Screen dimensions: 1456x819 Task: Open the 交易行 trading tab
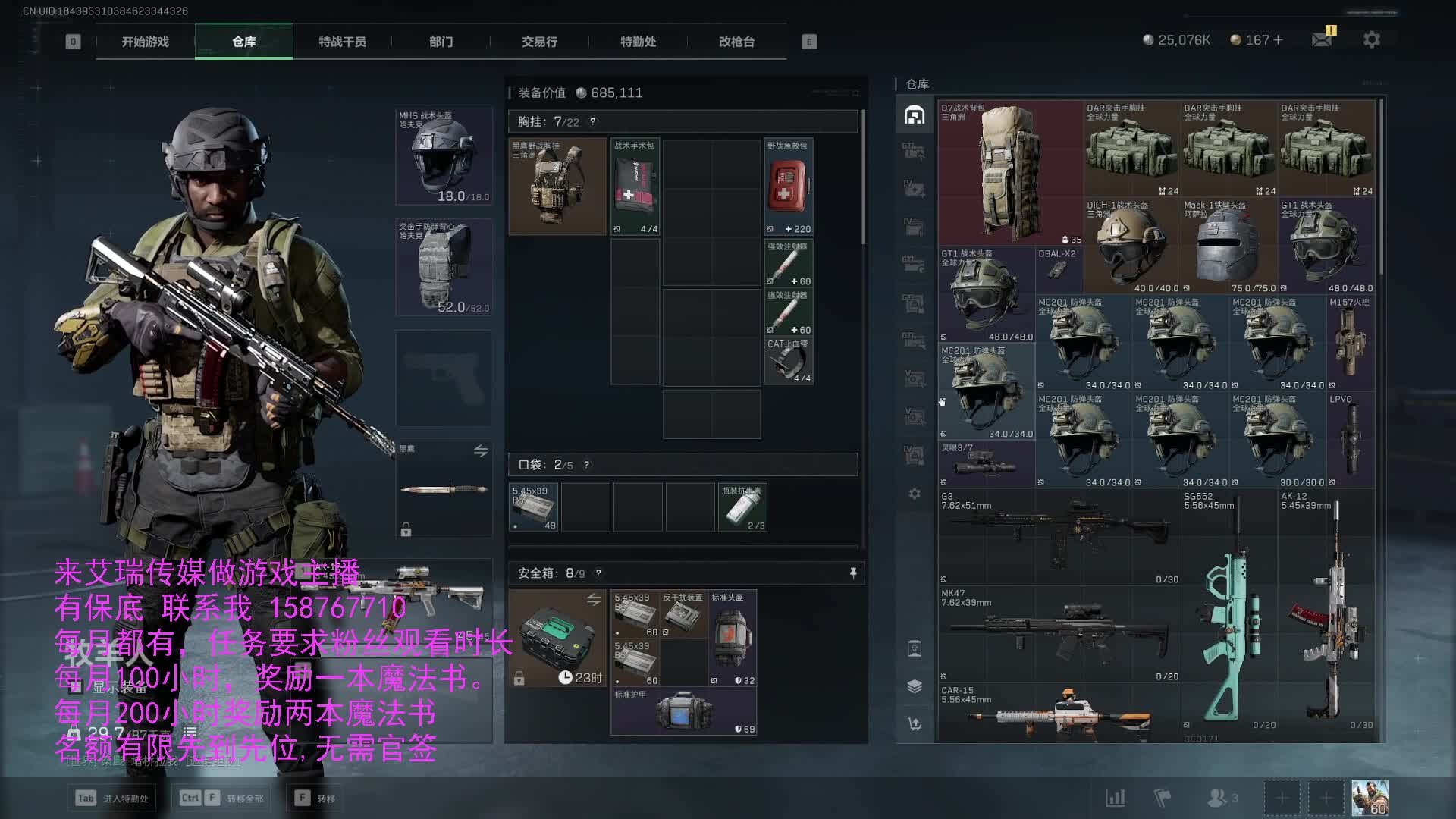pyautogui.click(x=539, y=42)
